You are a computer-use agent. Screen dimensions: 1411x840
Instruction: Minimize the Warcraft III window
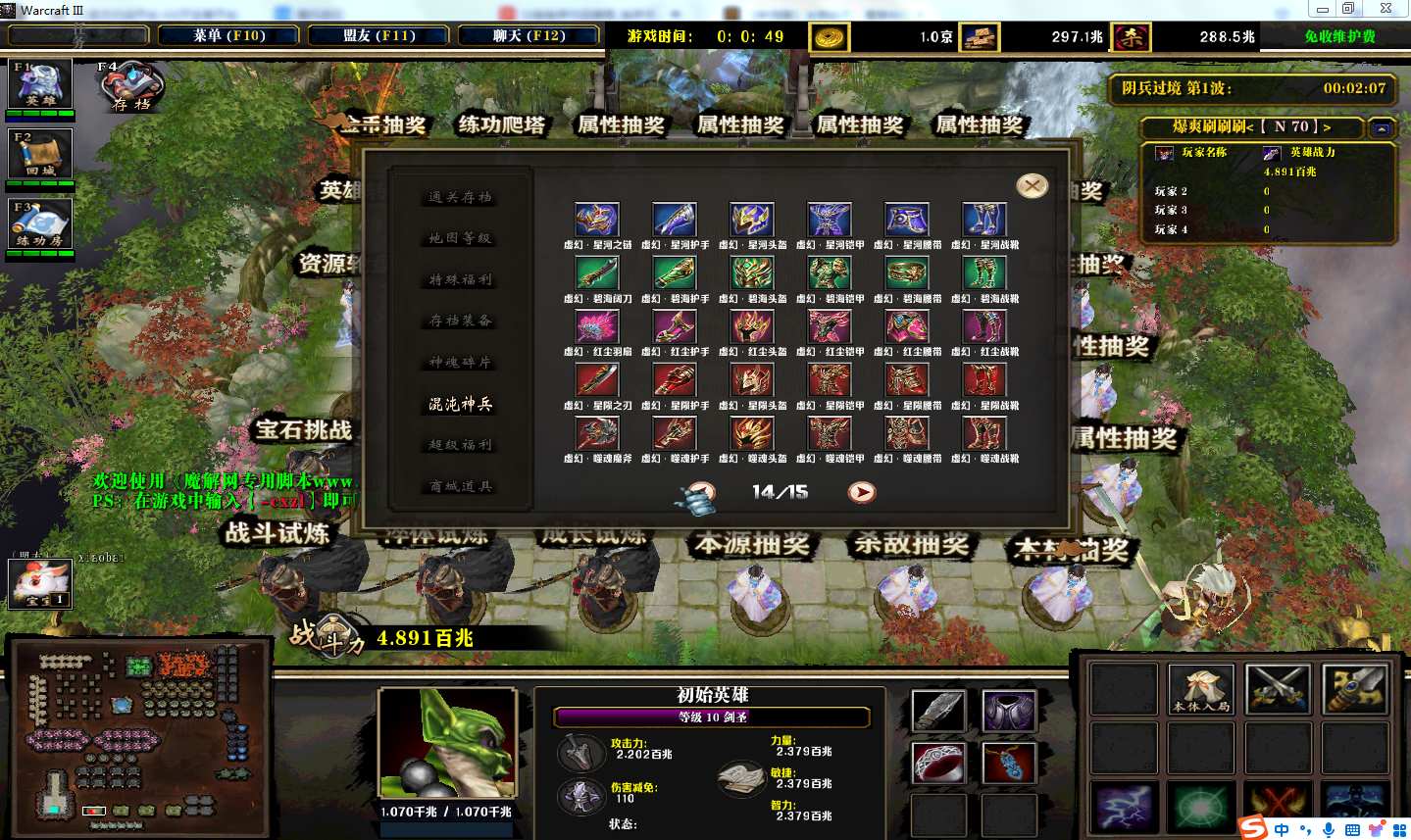coord(1322,9)
